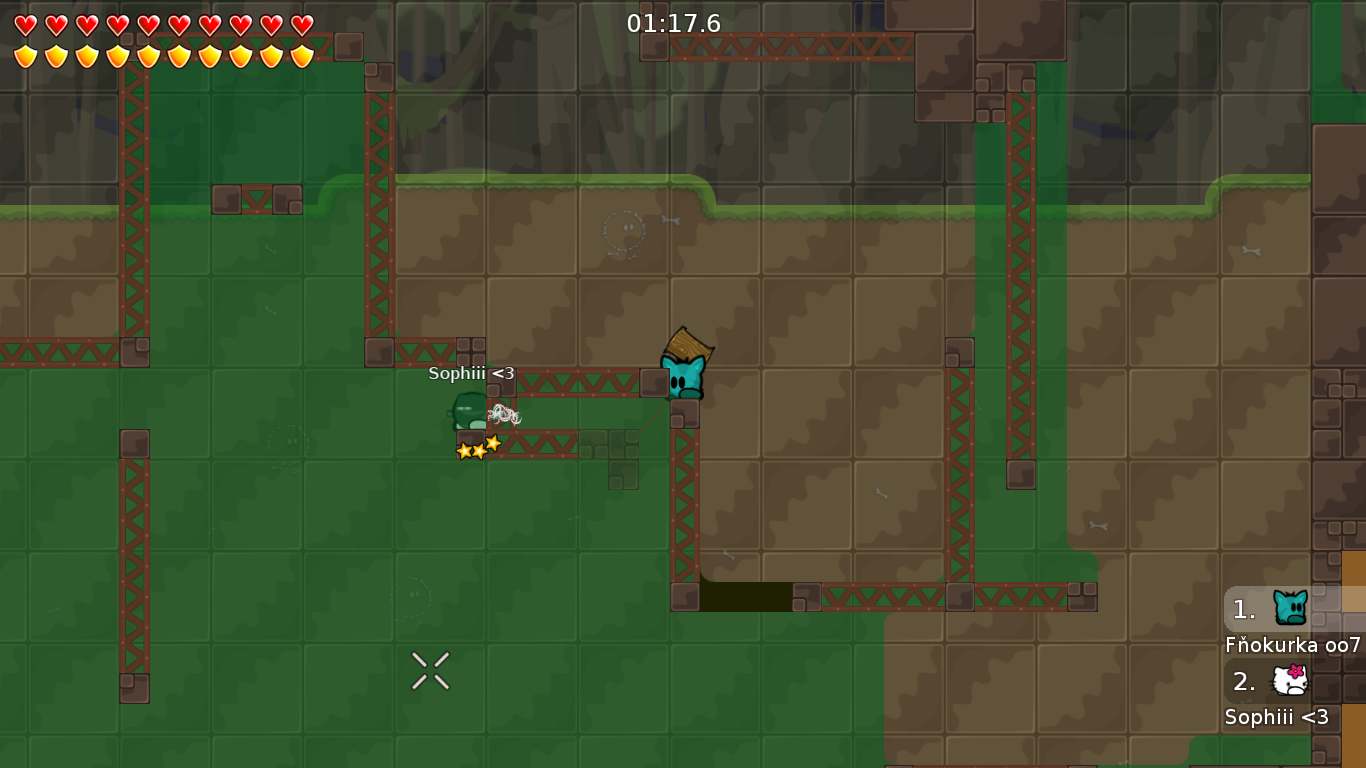This screenshot has width=1366, height=768.
Task: Click Fňokurka oo7's teal fox avatar in leaderboard
Action: [1290, 605]
